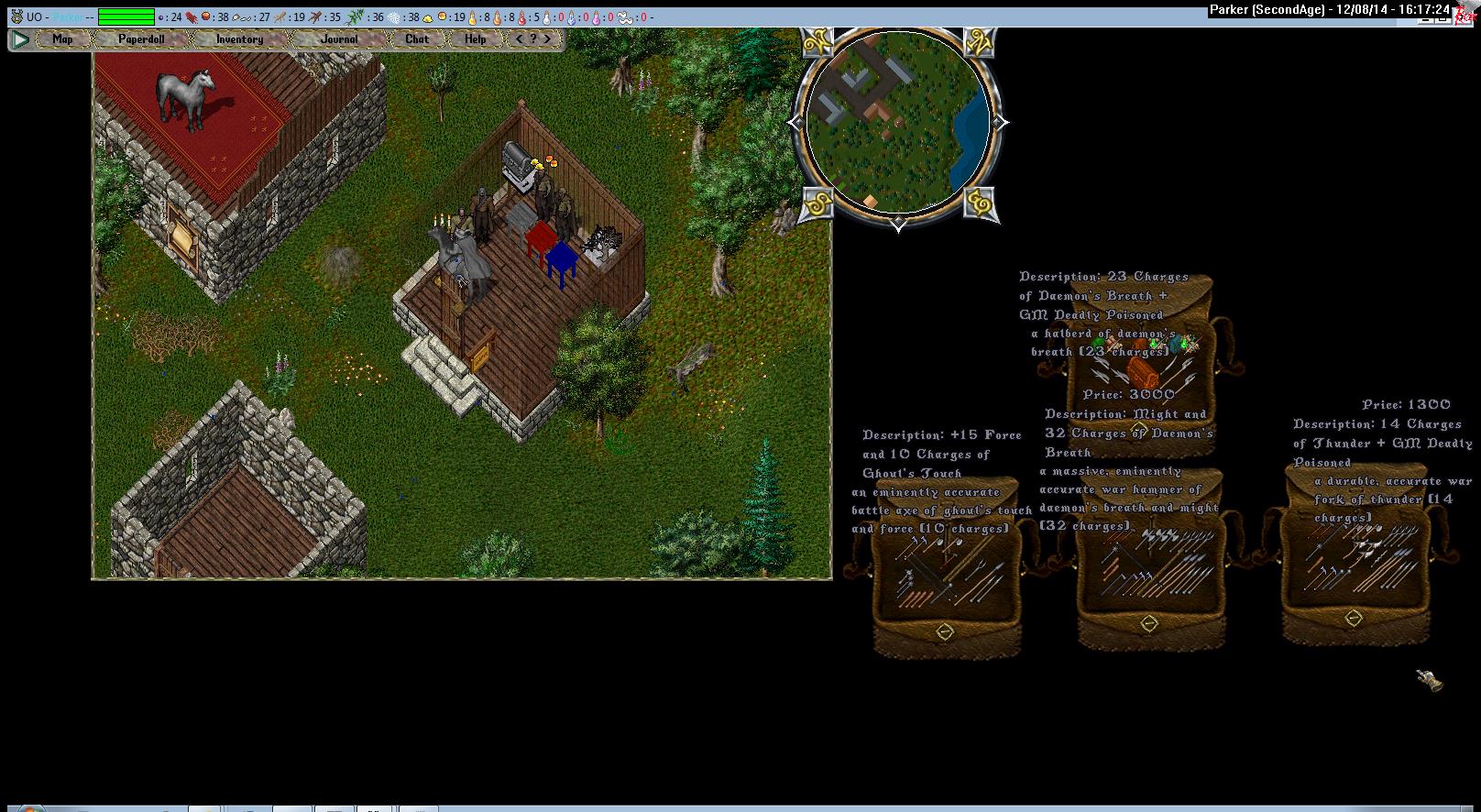Open the Chat menu button
The image size is (1481, 812).
click(x=417, y=39)
